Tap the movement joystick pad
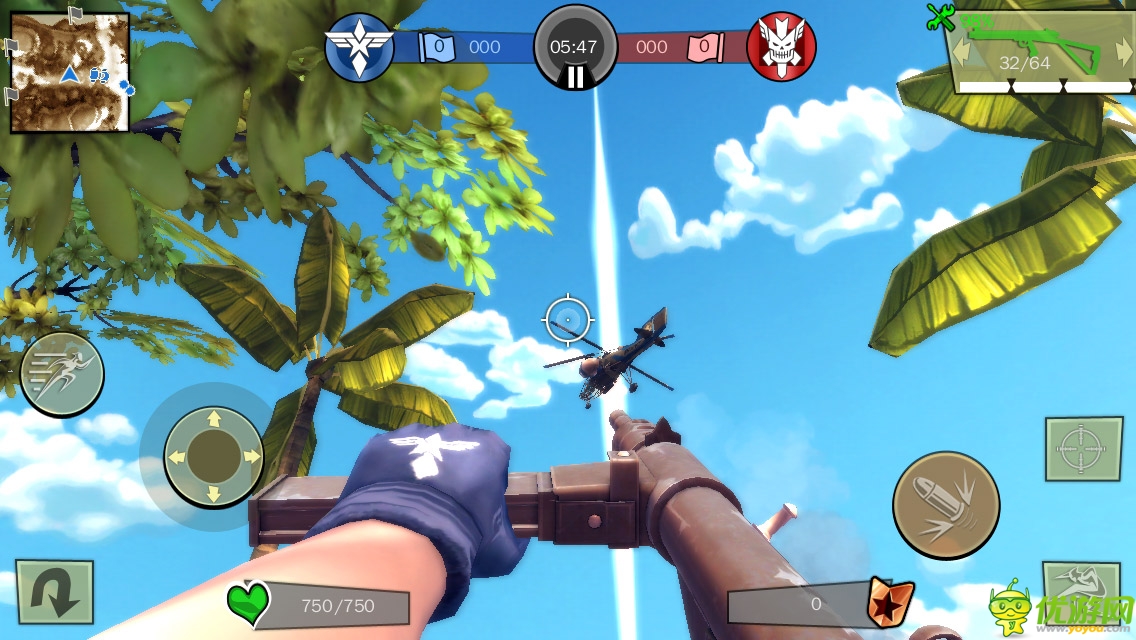Image resolution: width=1136 pixels, height=640 pixels. point(213,455)
